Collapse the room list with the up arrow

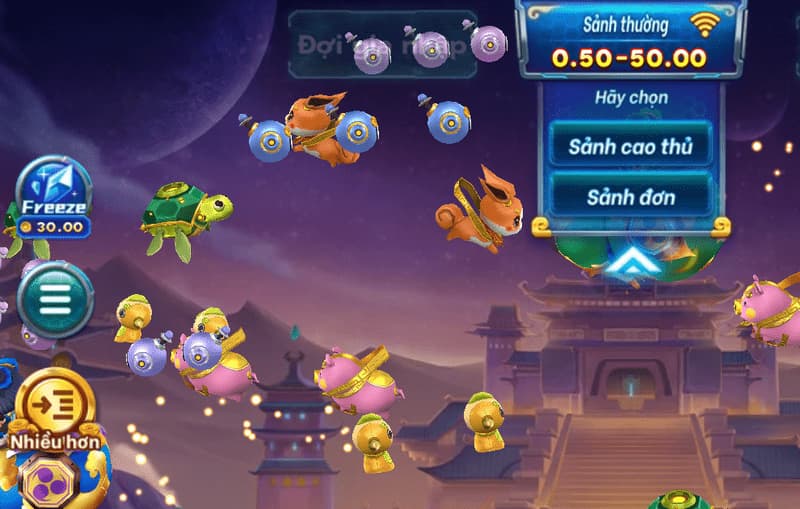coord(630,263)
